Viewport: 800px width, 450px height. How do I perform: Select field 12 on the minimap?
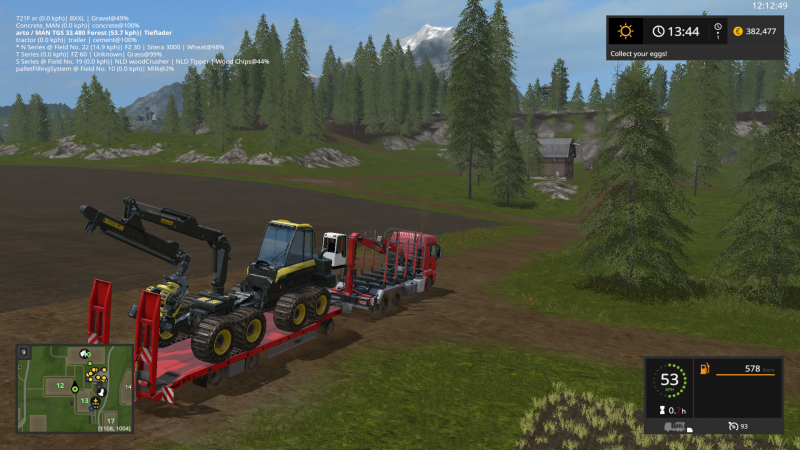point(60,385)
